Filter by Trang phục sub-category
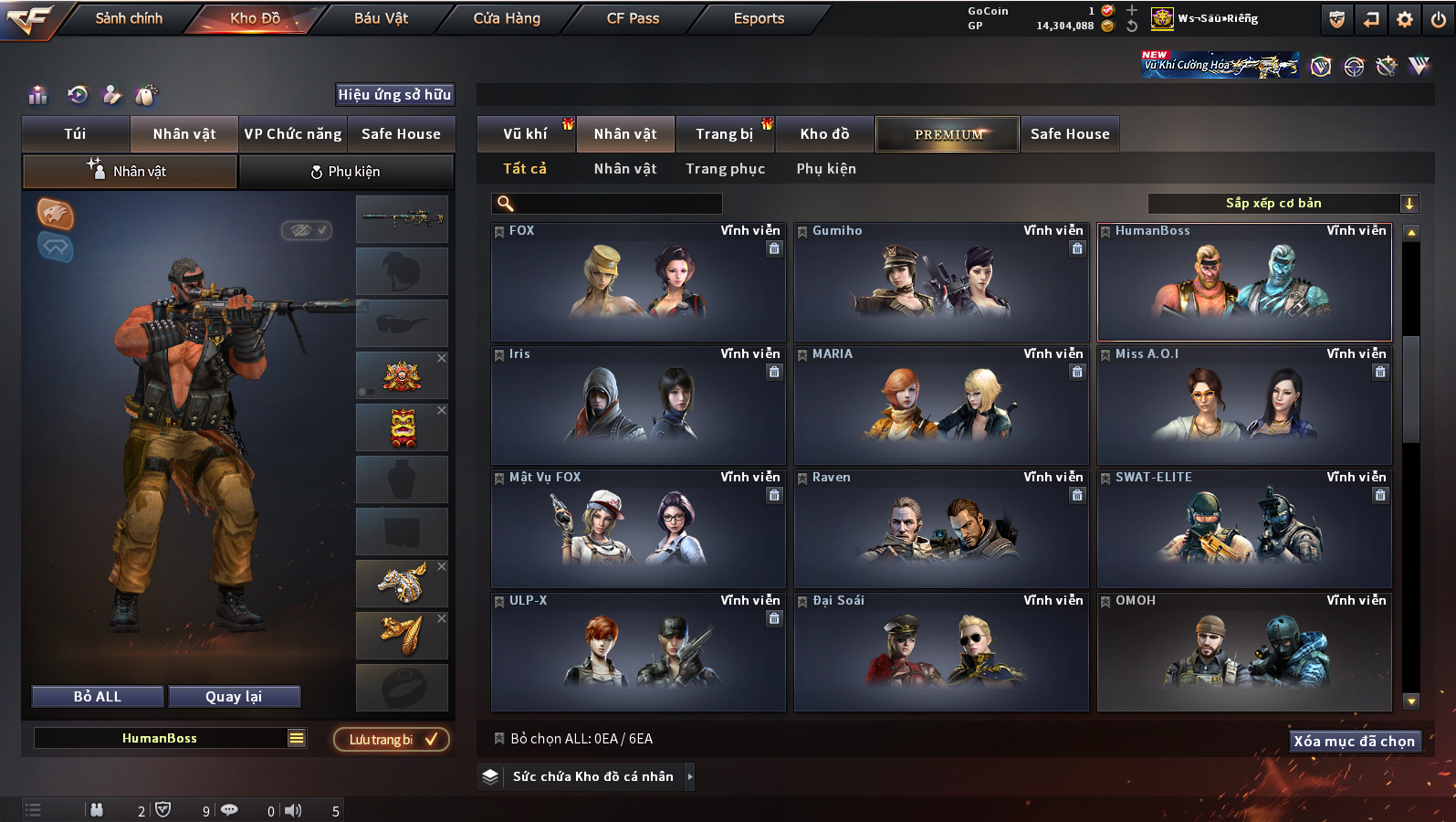The width and height of the screenshot is (1456, 822). coord(726,169)
